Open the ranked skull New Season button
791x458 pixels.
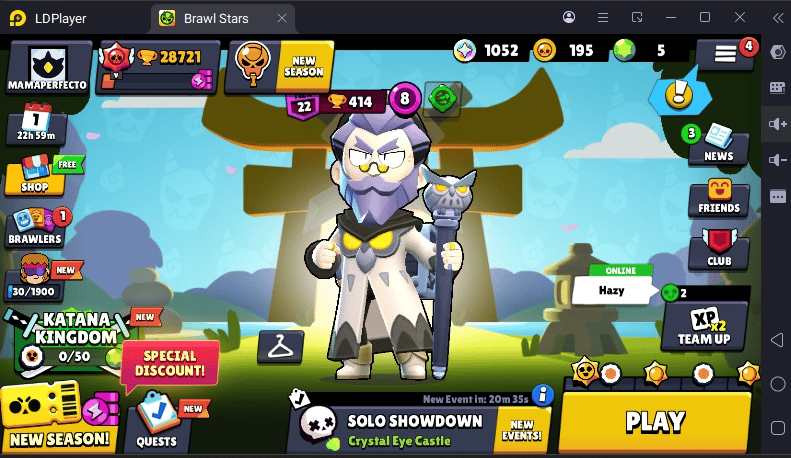[x=279, y=67]
